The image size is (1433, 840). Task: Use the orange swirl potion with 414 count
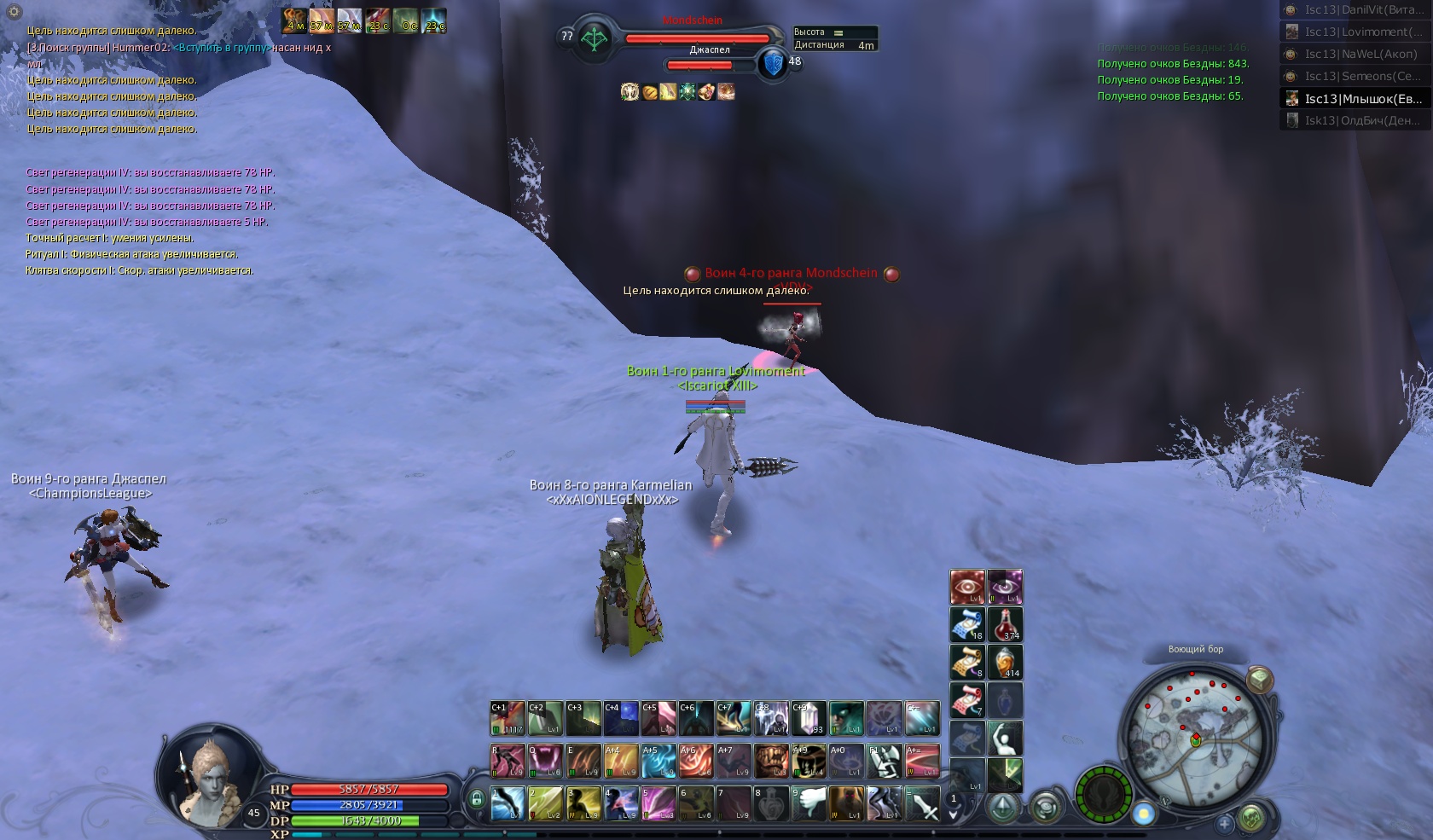(x=1005, y=662)
